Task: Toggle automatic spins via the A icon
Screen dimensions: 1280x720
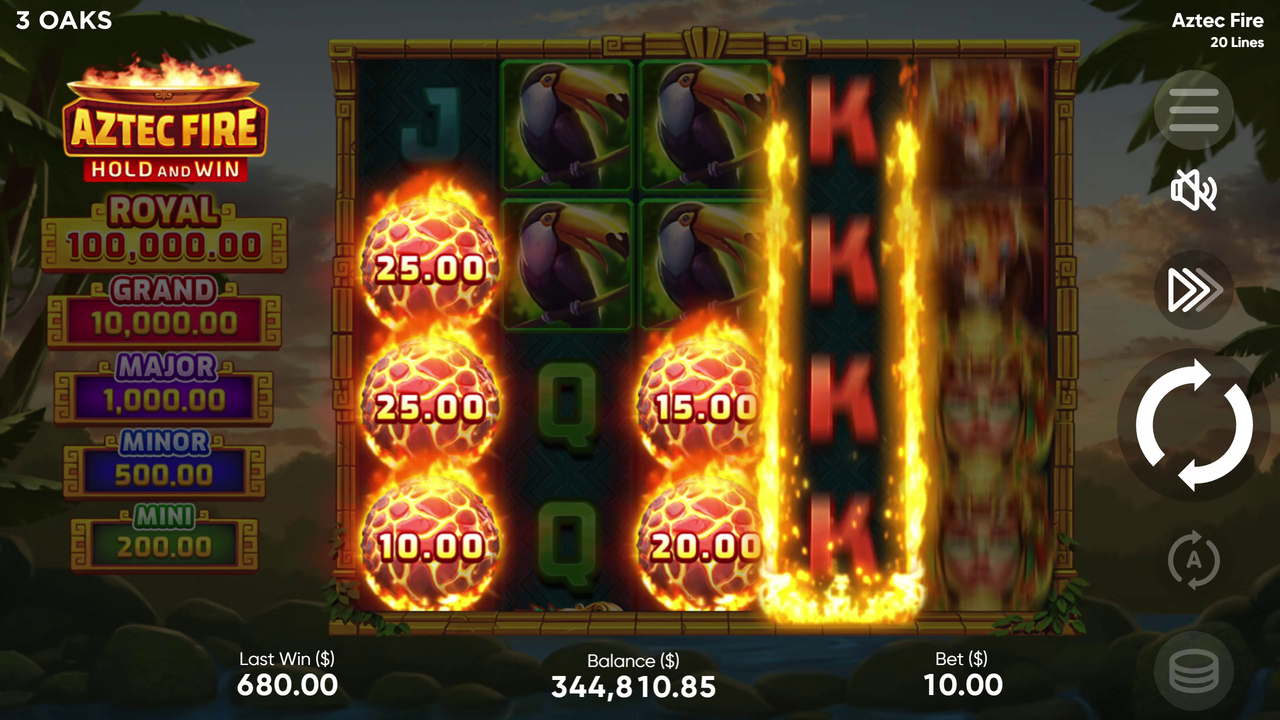Action: coord(1193,561)
